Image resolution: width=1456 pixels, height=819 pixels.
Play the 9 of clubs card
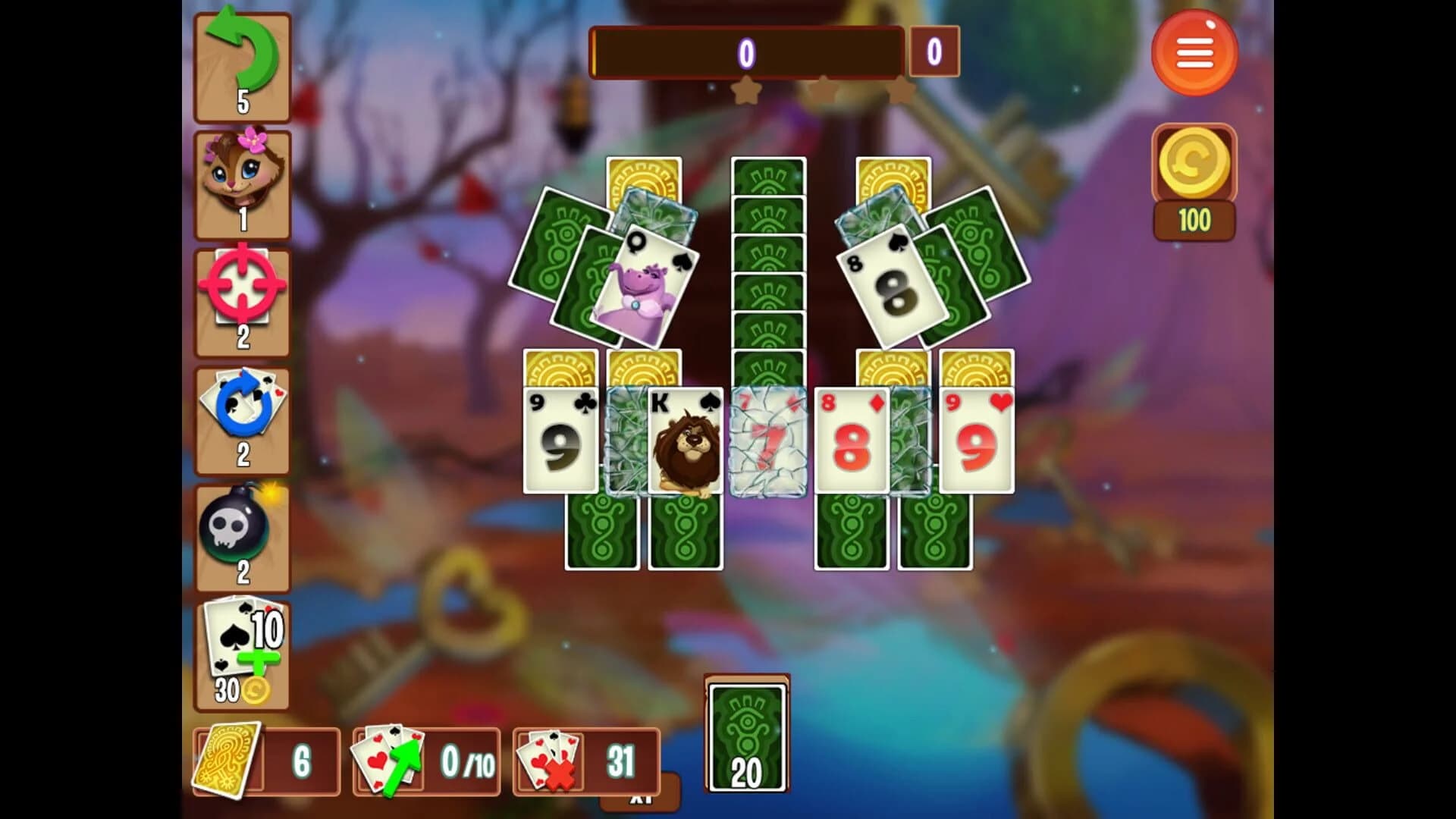point(561,440)
